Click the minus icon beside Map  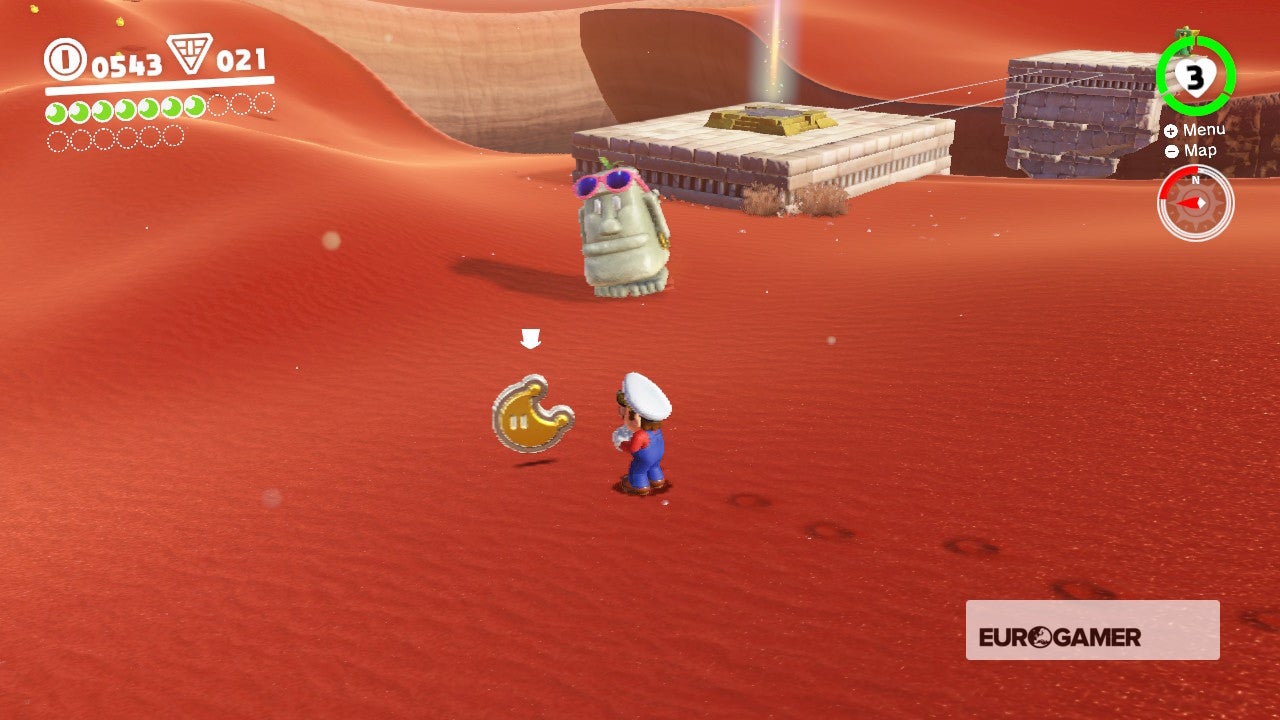click(x=1170, y=151)
